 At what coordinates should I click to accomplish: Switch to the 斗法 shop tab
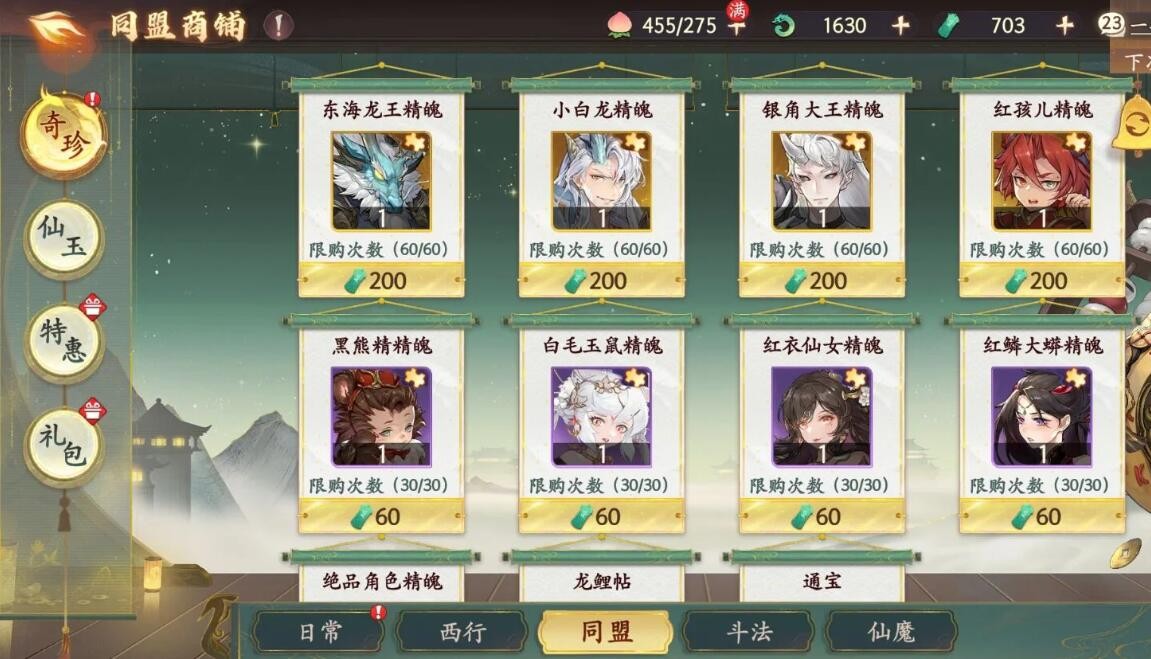pyautogui.click(x=748, y=632)
